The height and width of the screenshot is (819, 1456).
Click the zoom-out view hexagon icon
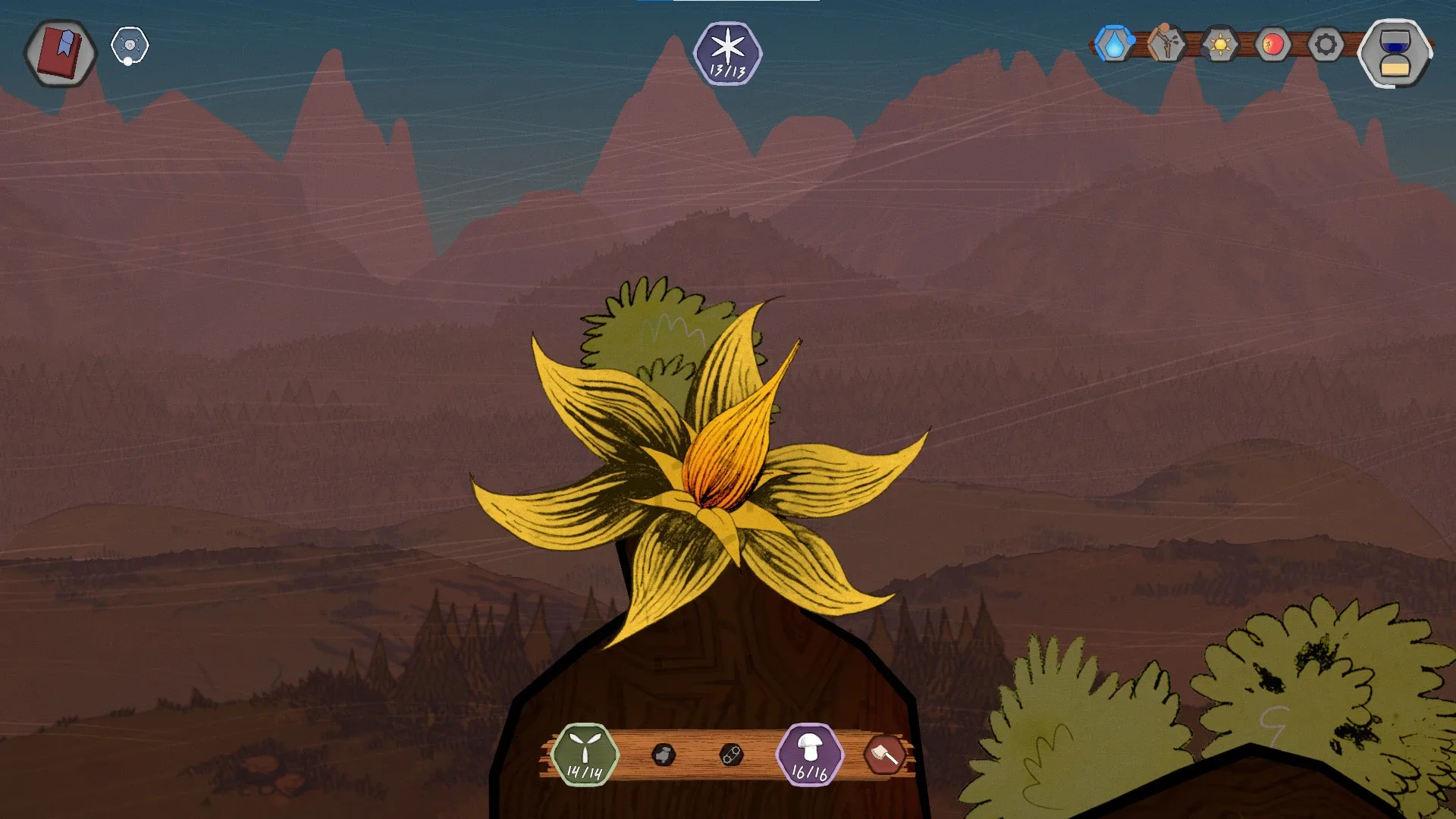tap(130, 46)
